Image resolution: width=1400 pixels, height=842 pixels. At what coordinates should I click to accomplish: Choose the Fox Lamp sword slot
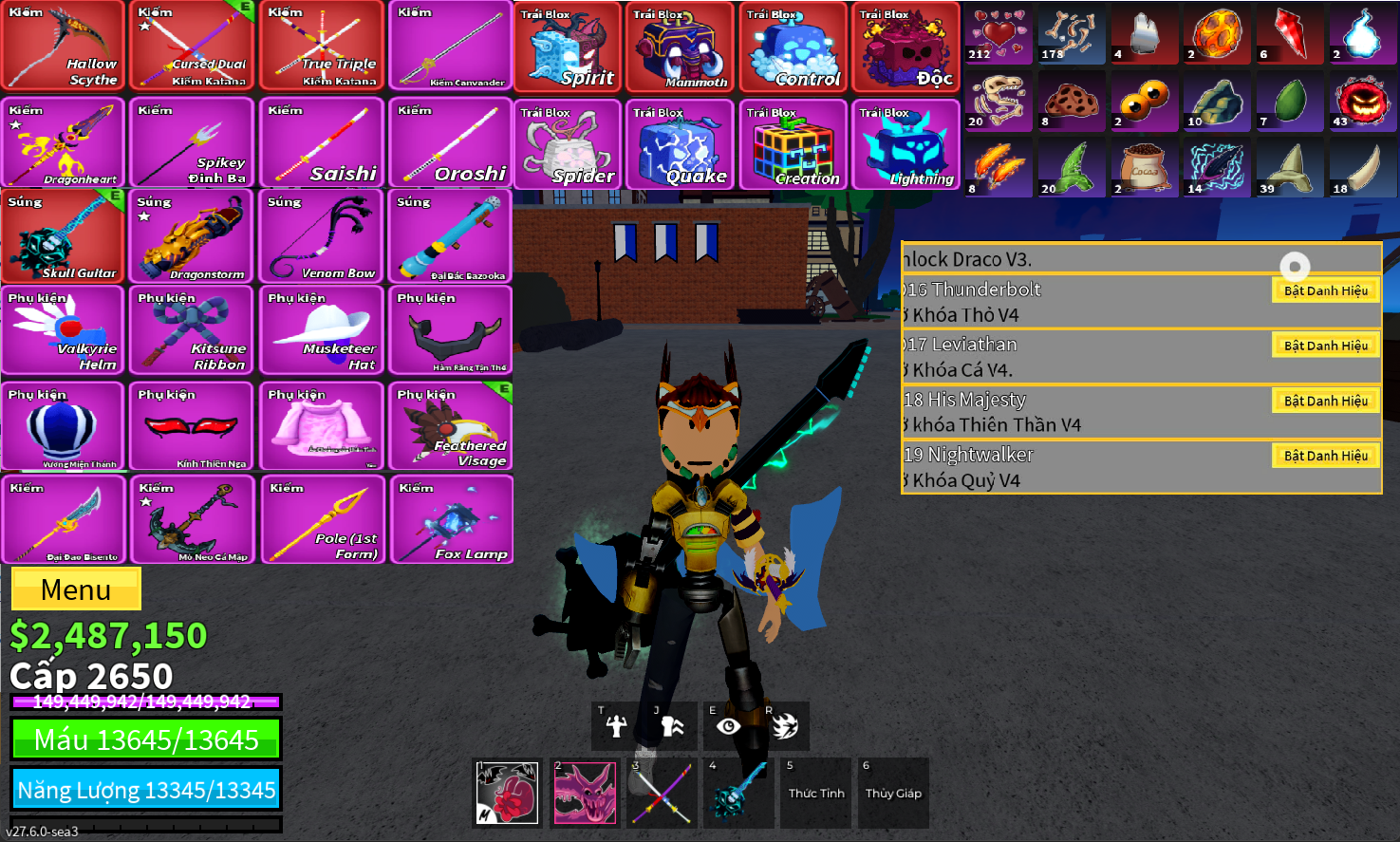tap(451, 520)
